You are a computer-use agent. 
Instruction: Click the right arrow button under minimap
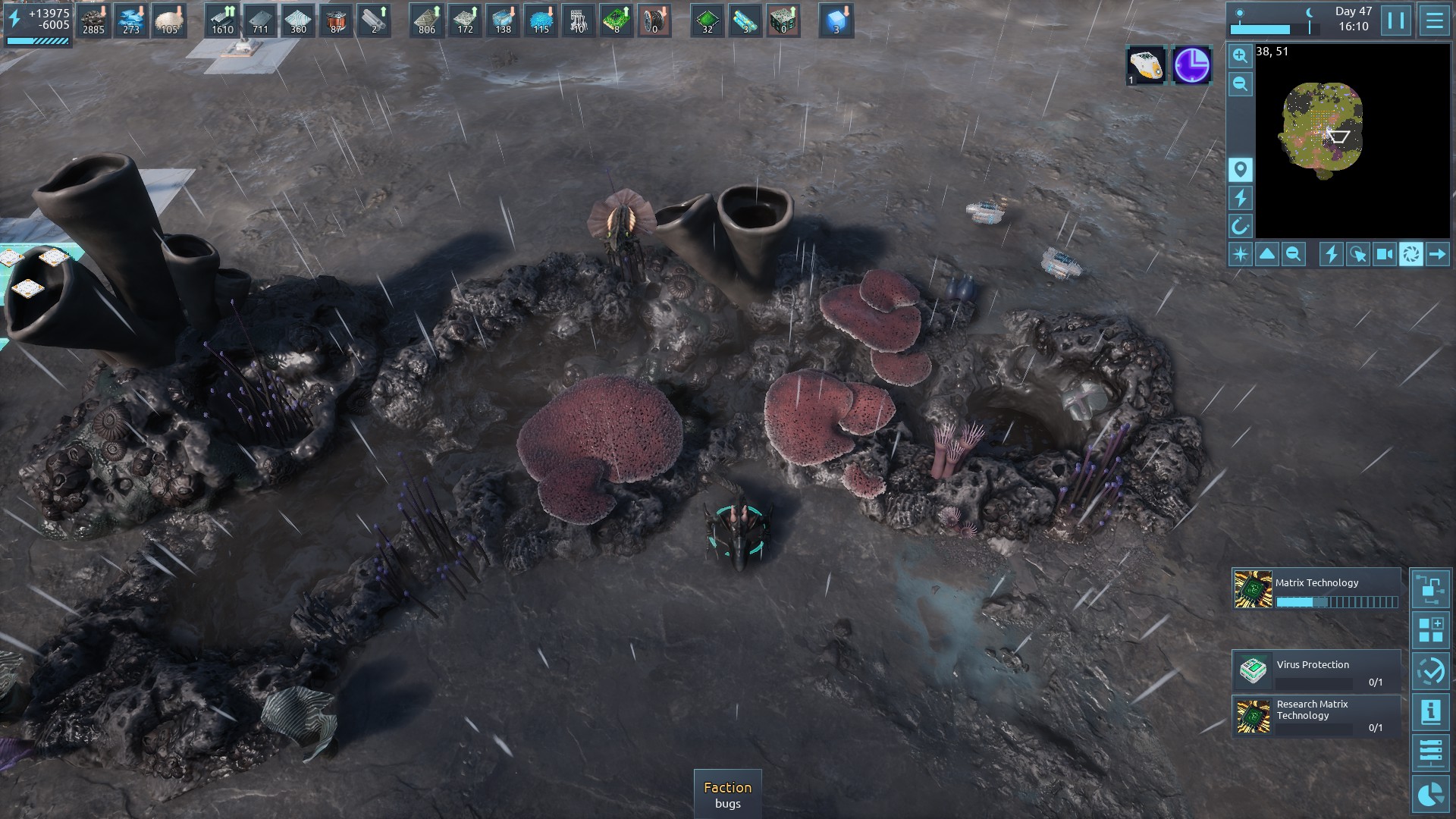1437,254
